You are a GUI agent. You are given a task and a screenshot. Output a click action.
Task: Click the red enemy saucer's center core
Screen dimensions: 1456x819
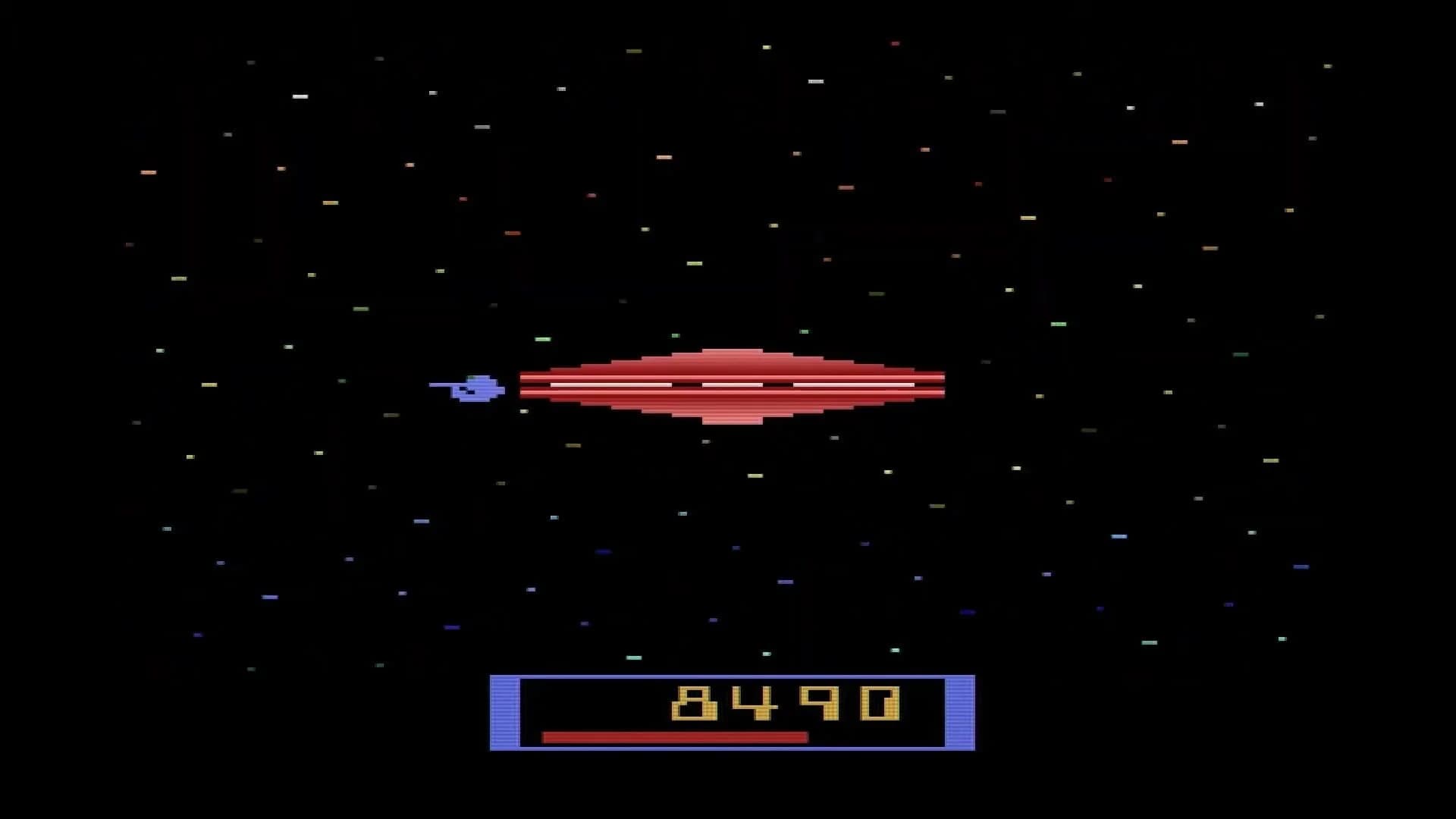[x=732, y=387]
